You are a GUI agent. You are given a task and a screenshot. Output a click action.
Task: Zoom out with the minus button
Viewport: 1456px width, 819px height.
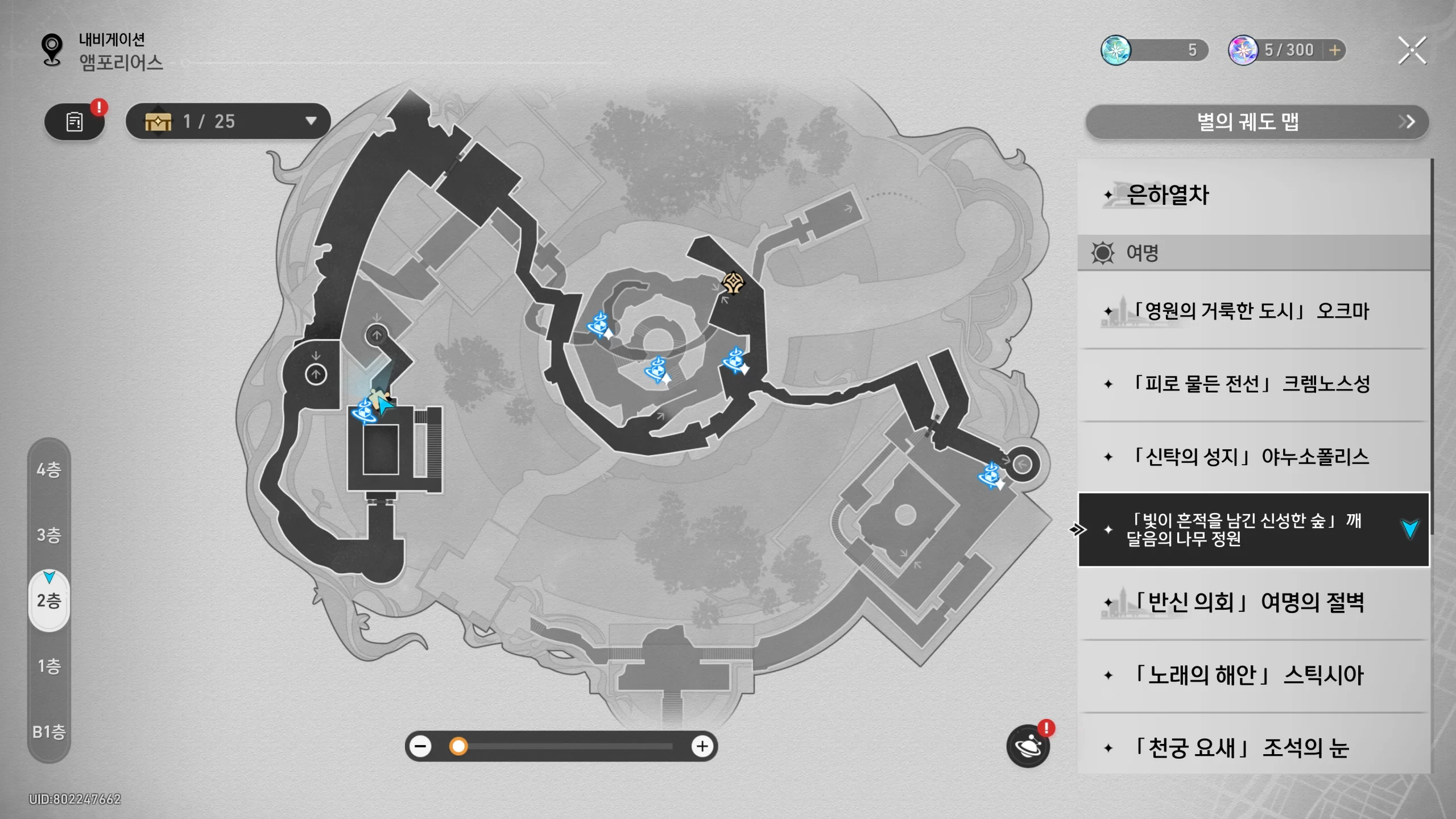coord(421,746)
